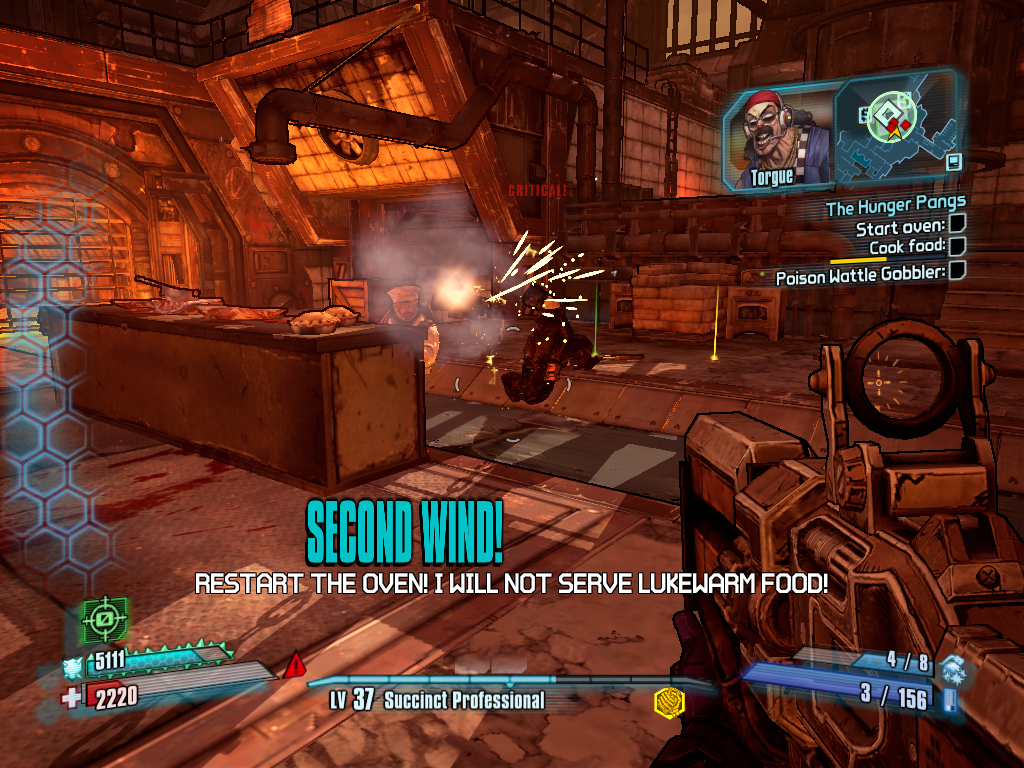Click the green action skill icon
This screenshot has height=768, width=1024.
pos(101,622)
